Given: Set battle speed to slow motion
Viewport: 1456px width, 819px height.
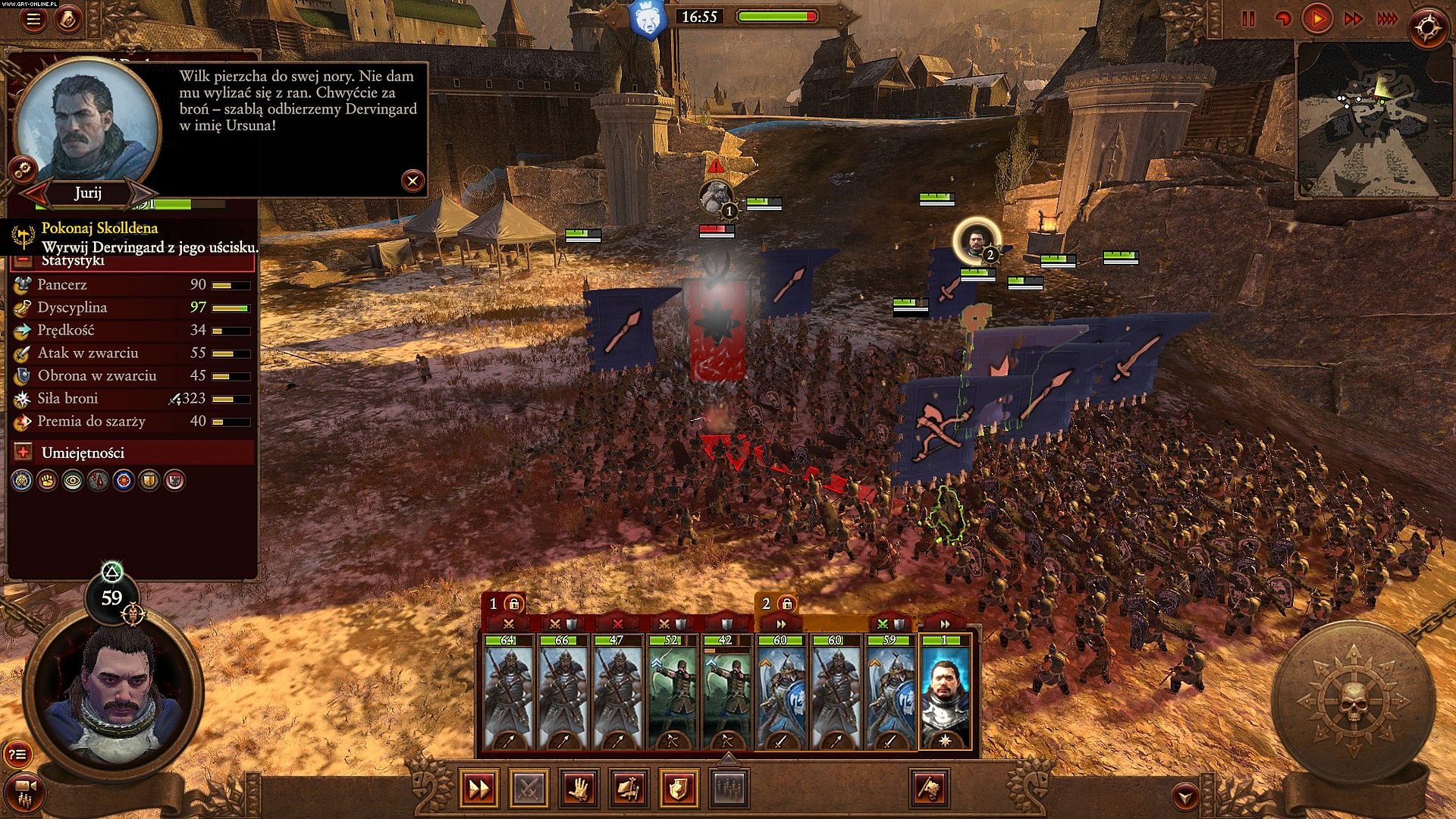Looking at the screenshot, I should 1283,20.
